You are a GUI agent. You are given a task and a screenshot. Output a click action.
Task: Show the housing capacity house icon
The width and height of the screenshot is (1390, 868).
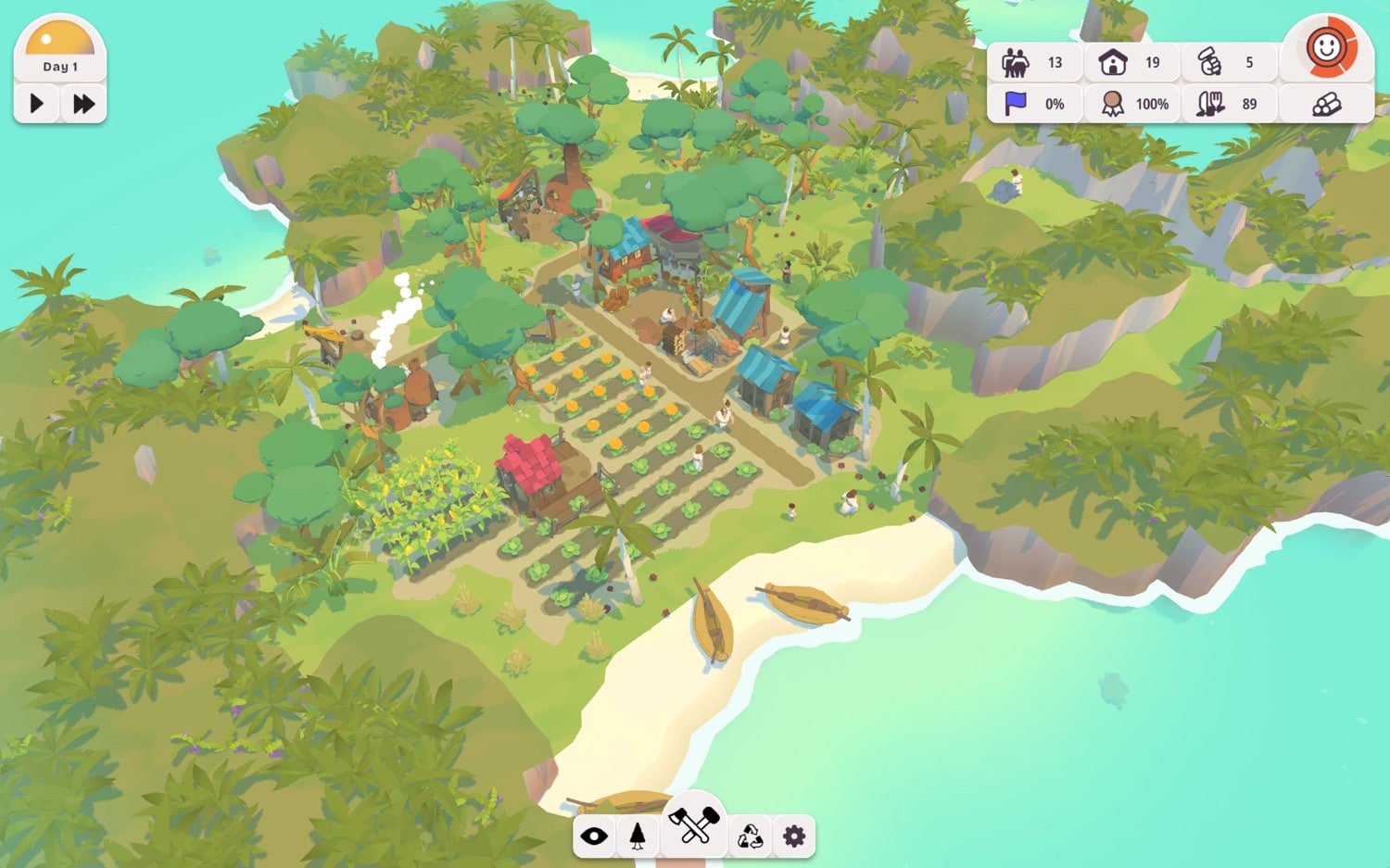1112,63
